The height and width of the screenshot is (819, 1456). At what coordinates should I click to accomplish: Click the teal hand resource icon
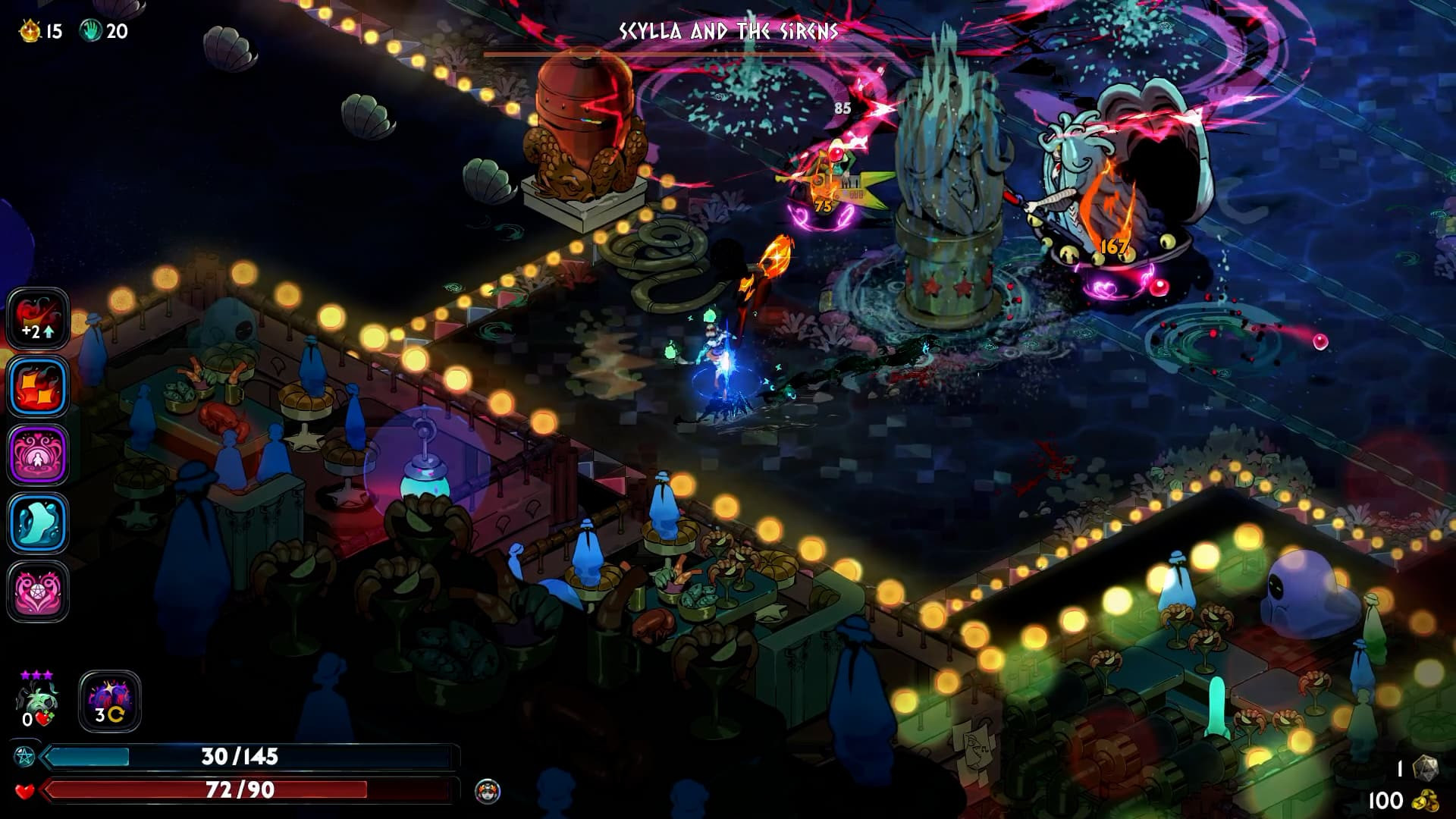click(91, 30)
